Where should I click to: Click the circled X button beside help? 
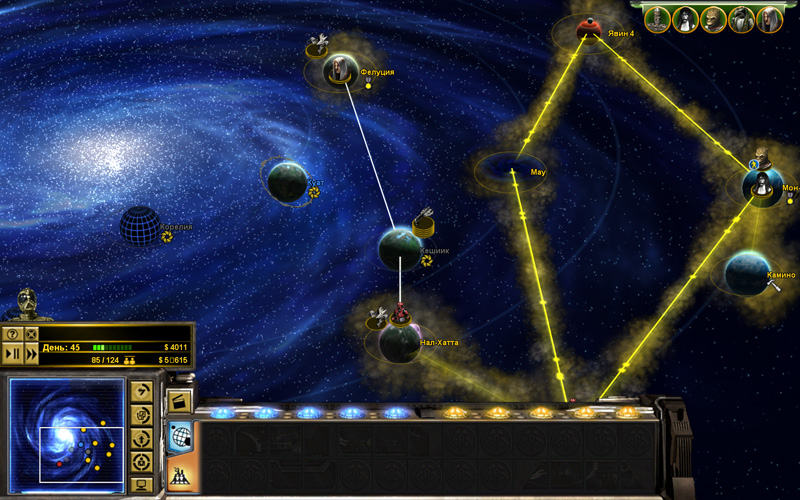tap(31, 333)
